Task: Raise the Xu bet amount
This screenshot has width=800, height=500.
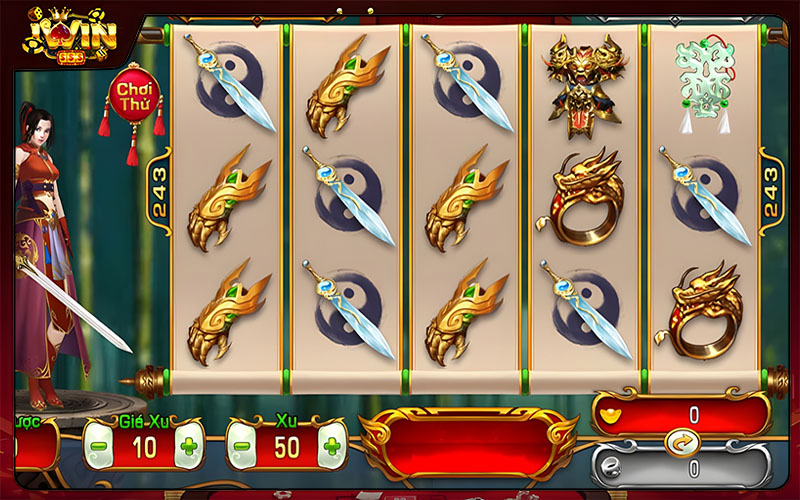Action: pyautogui.click(x=332, y=445)
